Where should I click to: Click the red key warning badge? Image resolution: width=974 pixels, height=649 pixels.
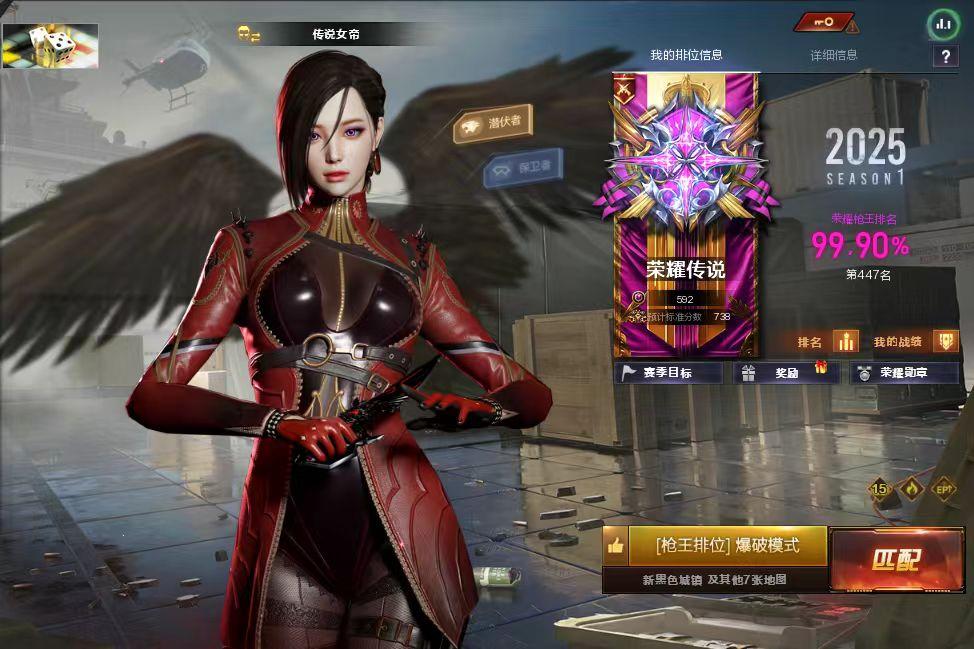[827, 22]
